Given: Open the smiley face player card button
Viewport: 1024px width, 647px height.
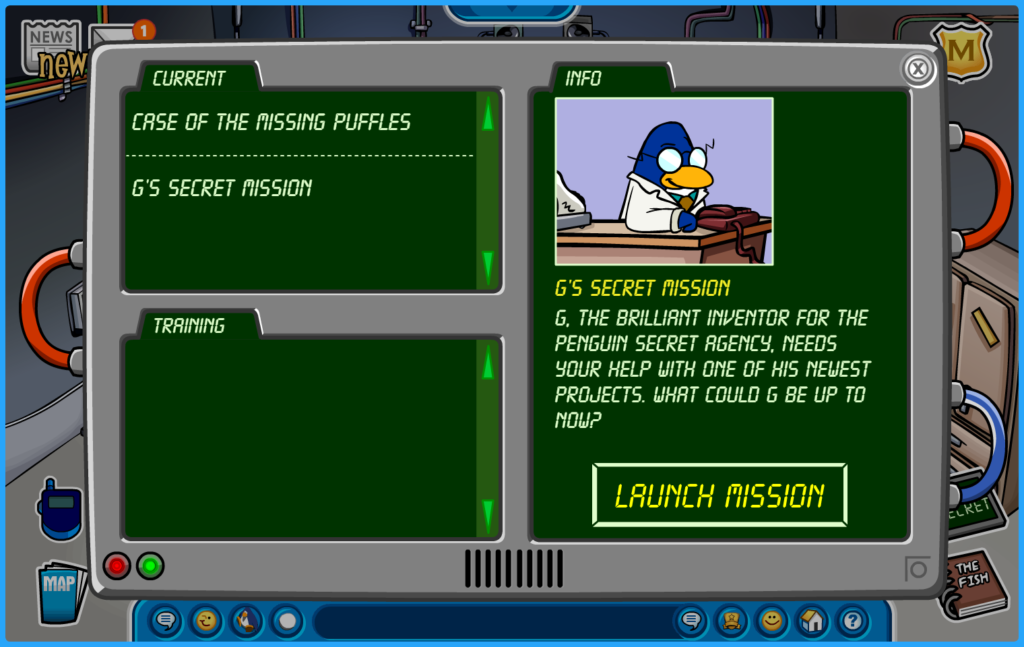Looking at the screenshot, I should pos(771,621).
